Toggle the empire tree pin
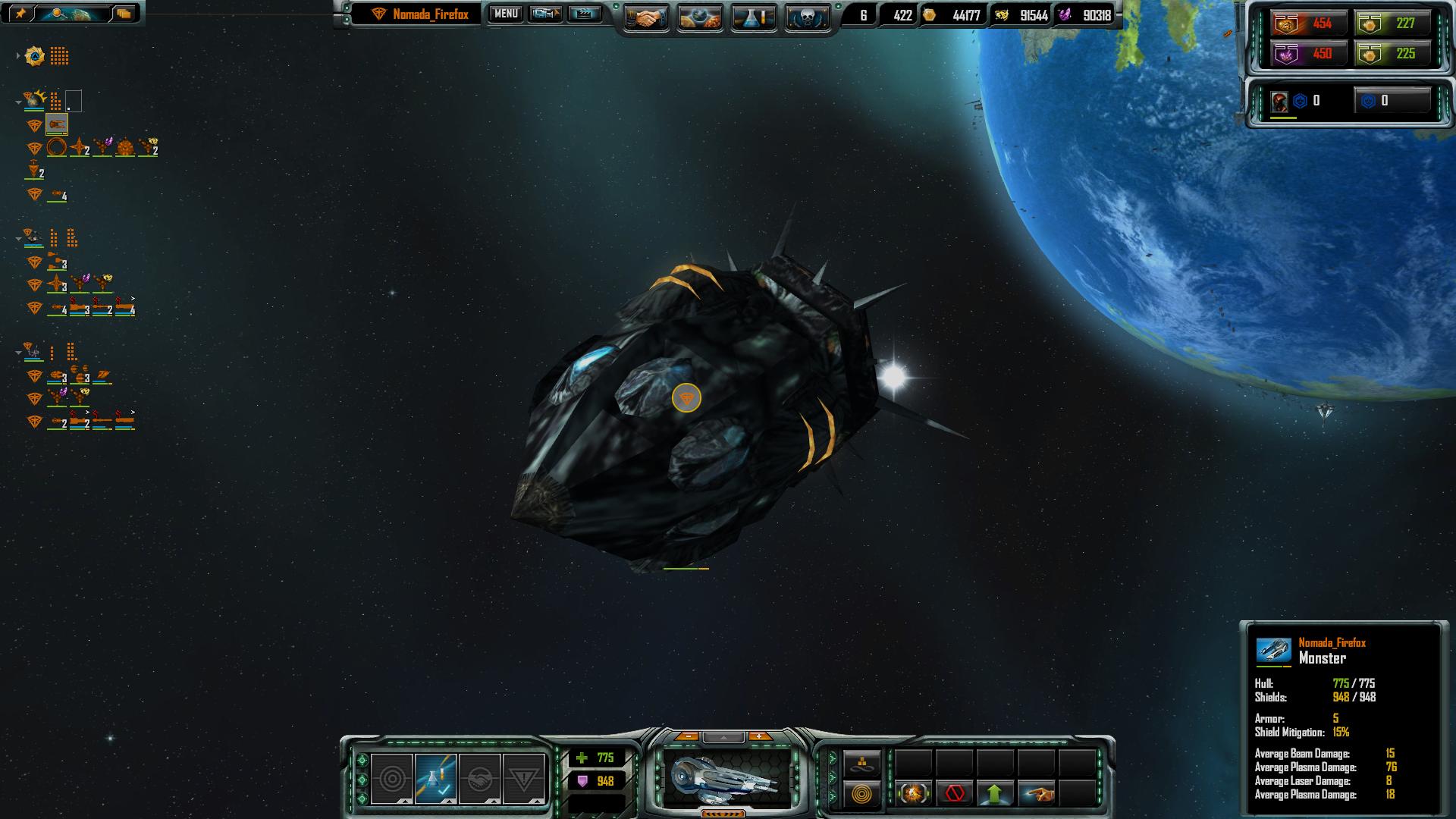Screen dimensions: 1456x819 pyautogui.click(x=20, y=13)
